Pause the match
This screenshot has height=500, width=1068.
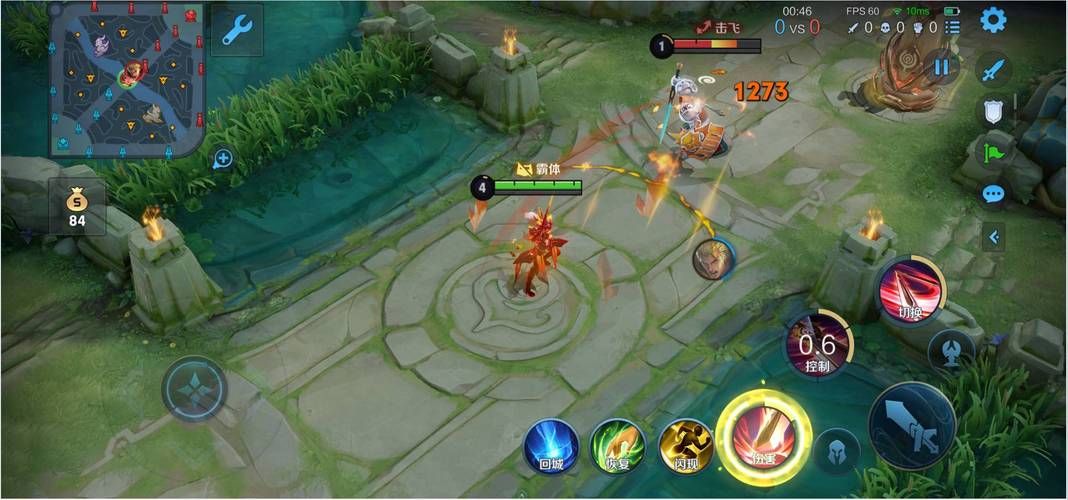(941, 67)
